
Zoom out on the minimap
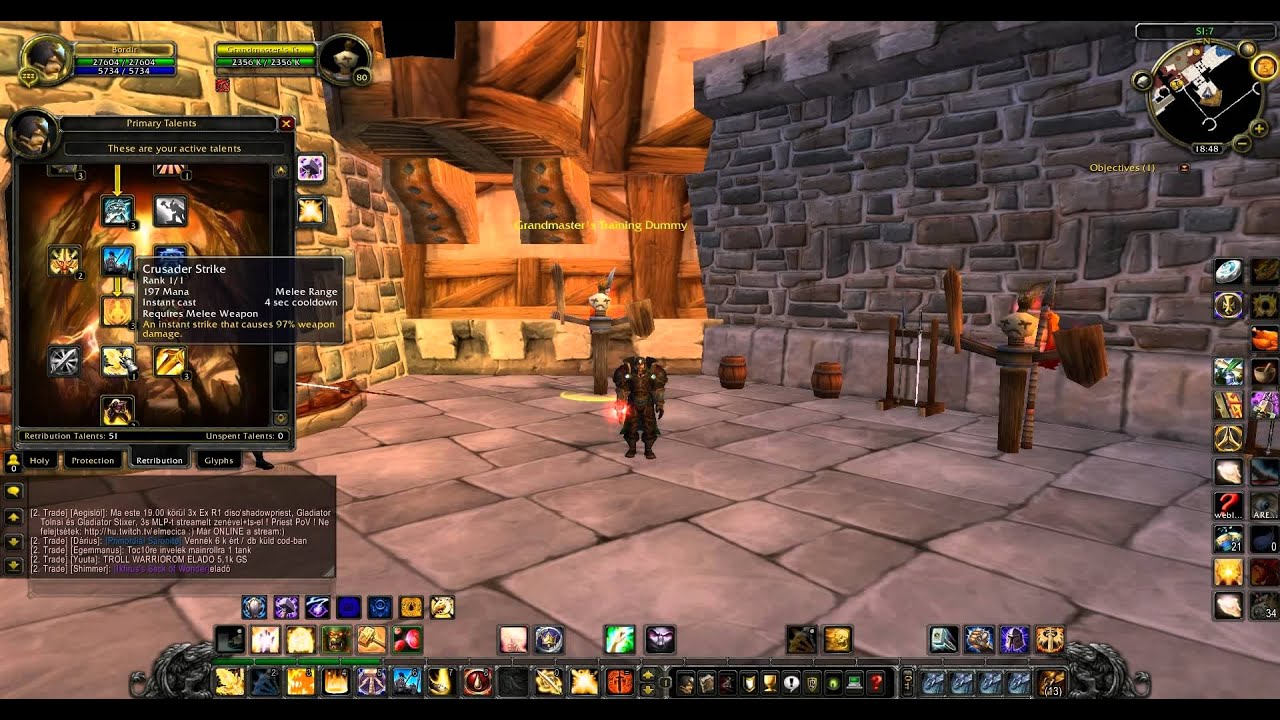(x=1243, y=143)
